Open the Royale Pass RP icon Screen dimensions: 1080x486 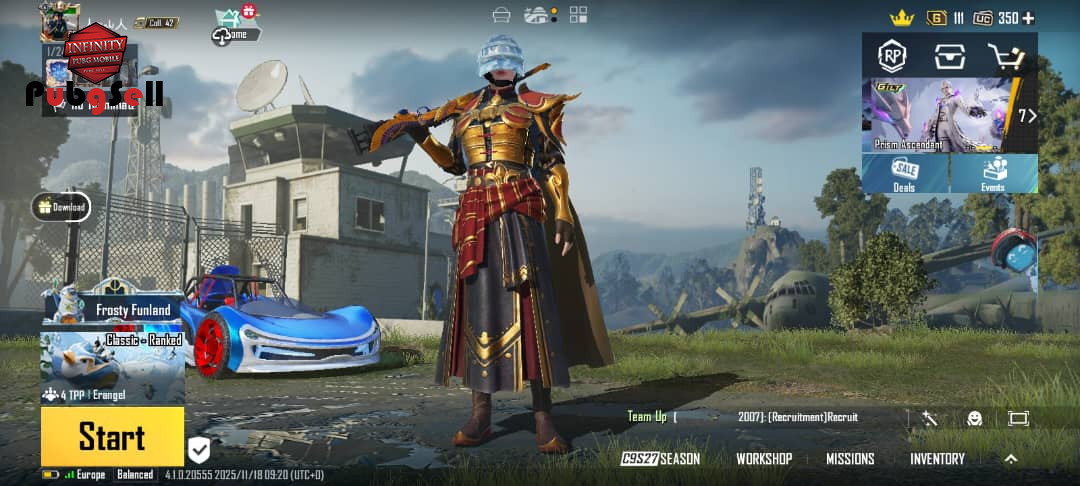(x=892, y=56)
